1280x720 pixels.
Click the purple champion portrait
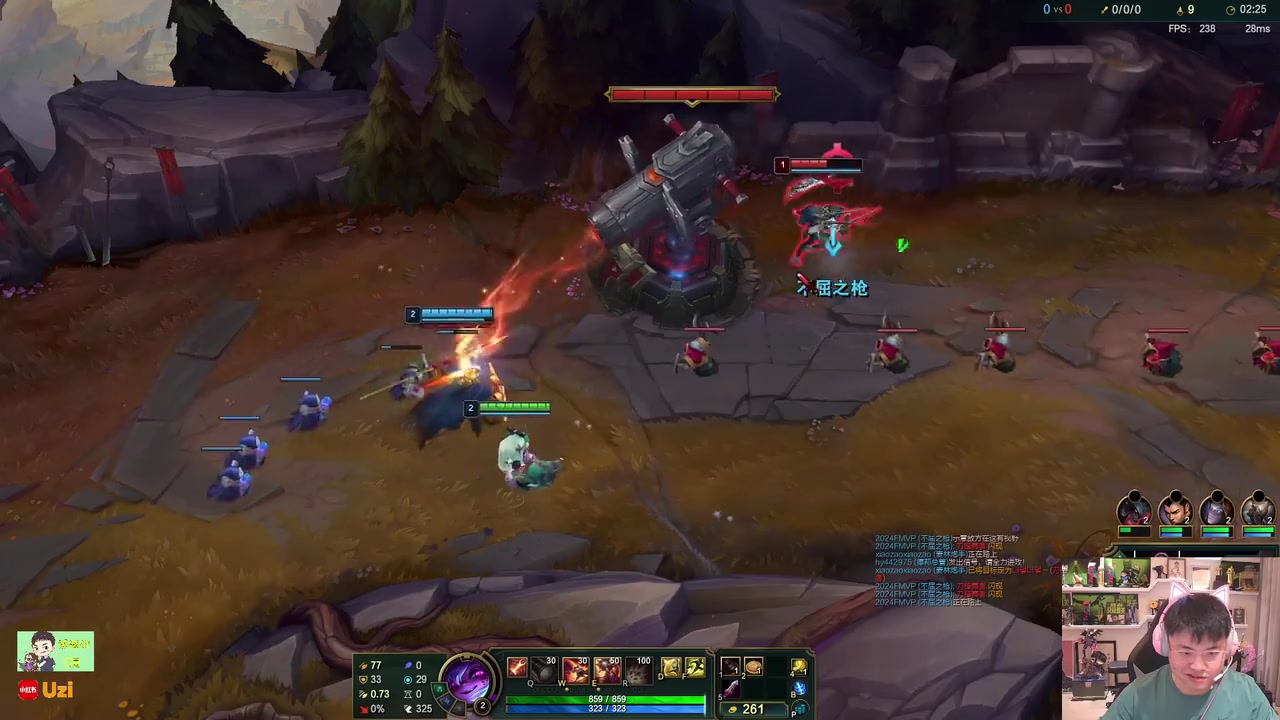tap(468, 681)
